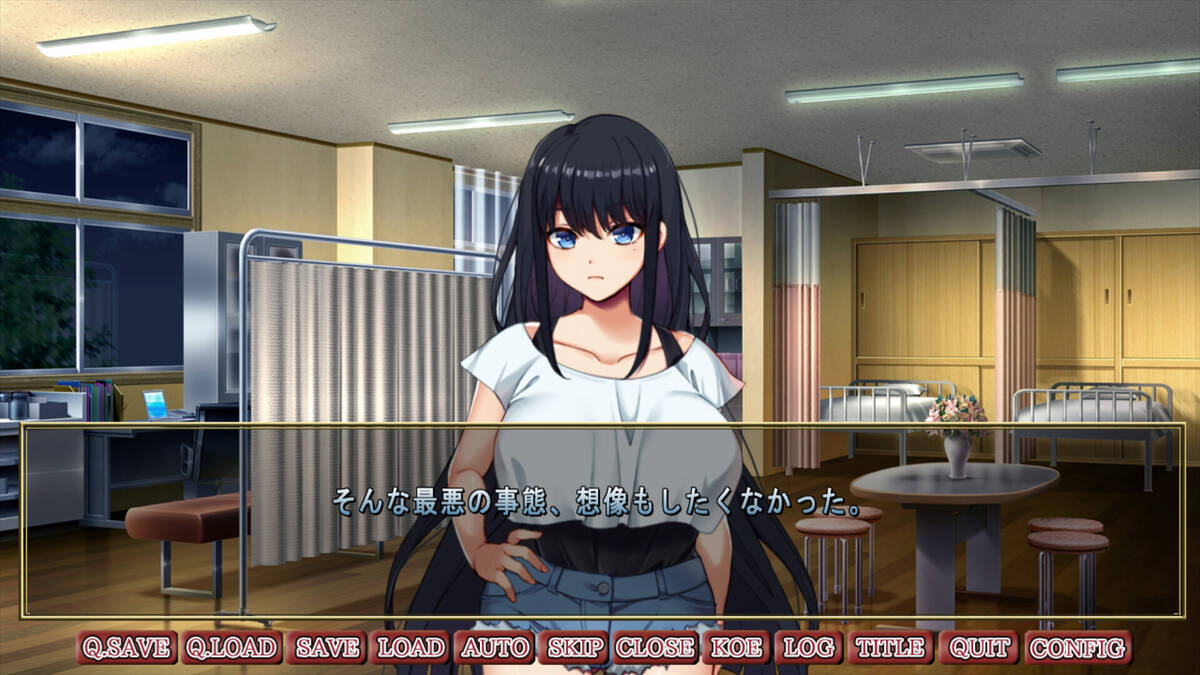The image size is (1200, 675).
Task: Replay voice with the KOE button
Action: coord(737,647)
